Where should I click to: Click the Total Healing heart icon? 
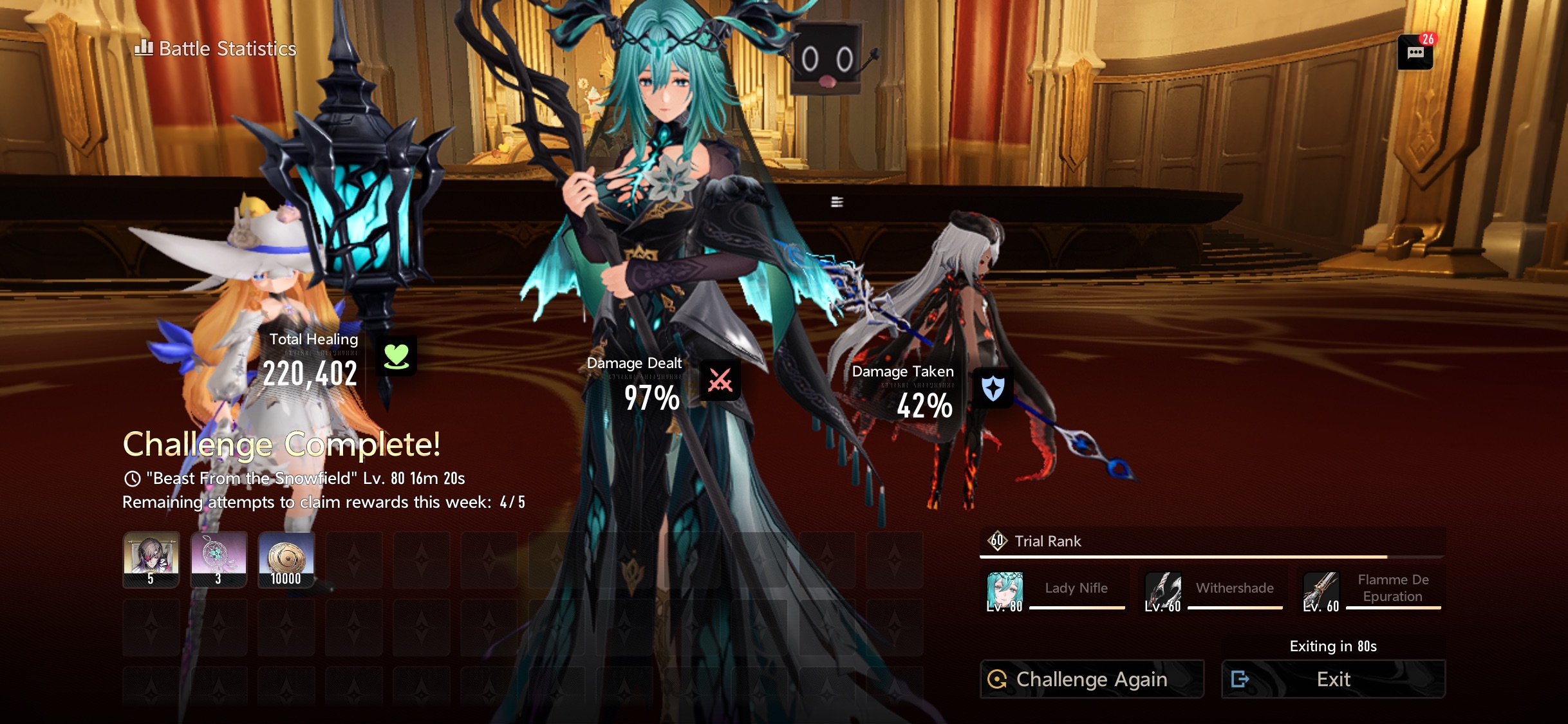point(396,356)
